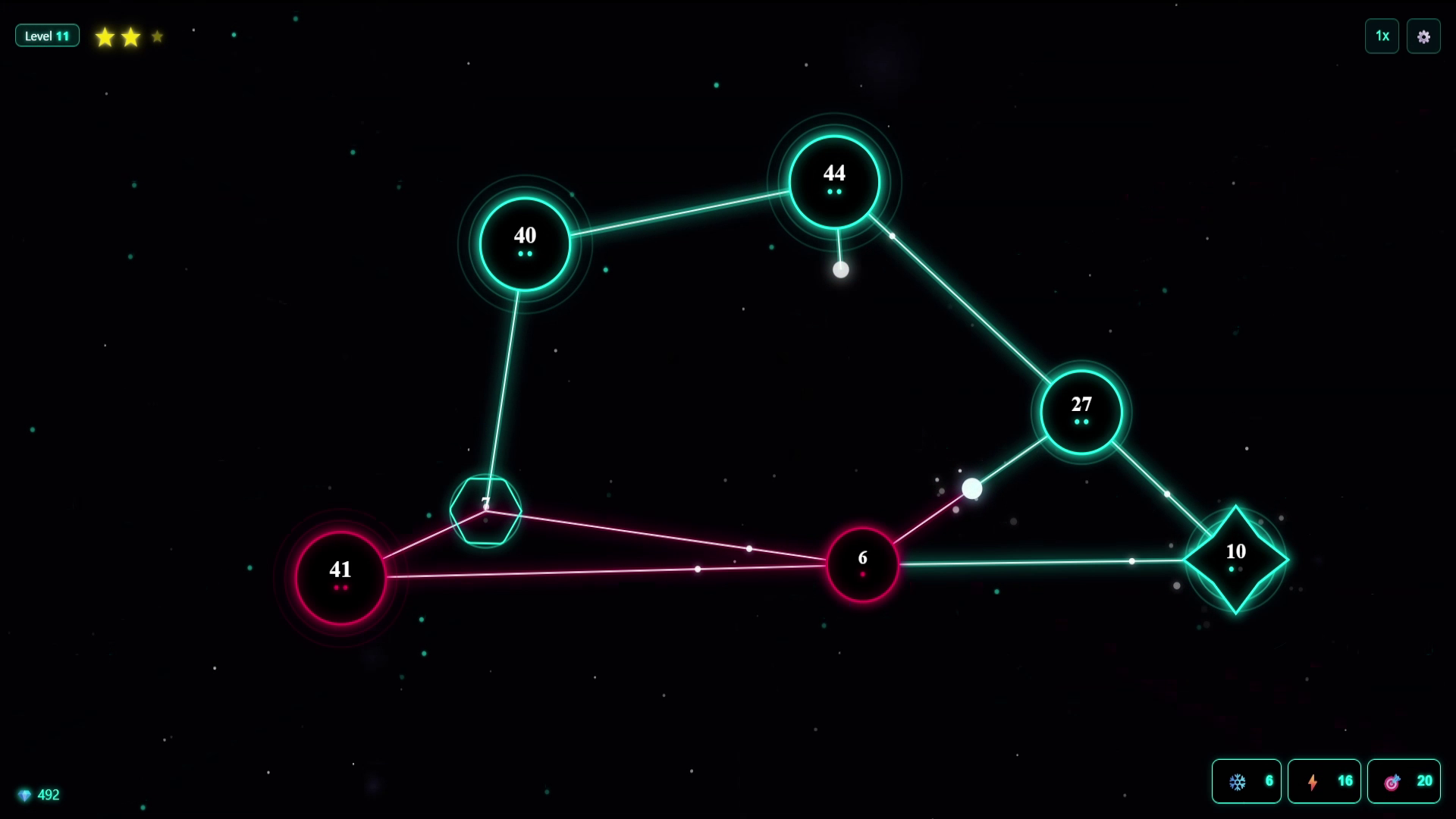Screen dimensions: 1456x819
Task: Click the traveling unit dot near node 27
Action: tap(971, 490)
